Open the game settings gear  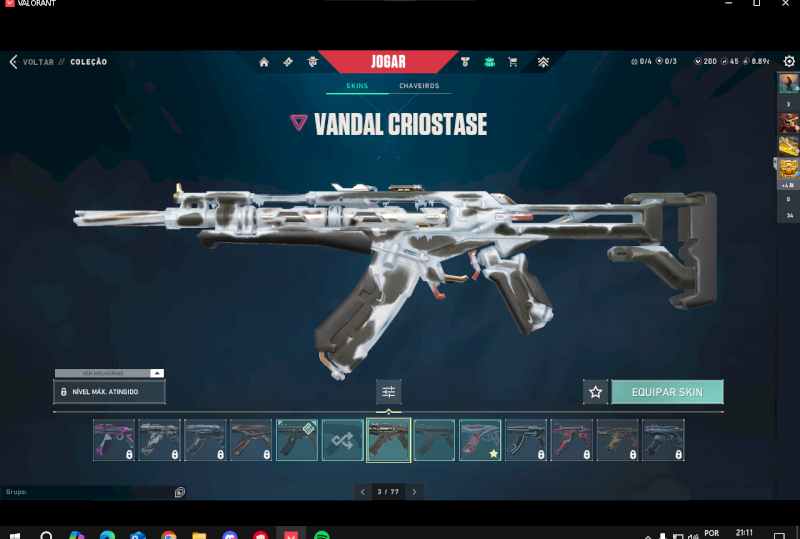click(789, 62)
